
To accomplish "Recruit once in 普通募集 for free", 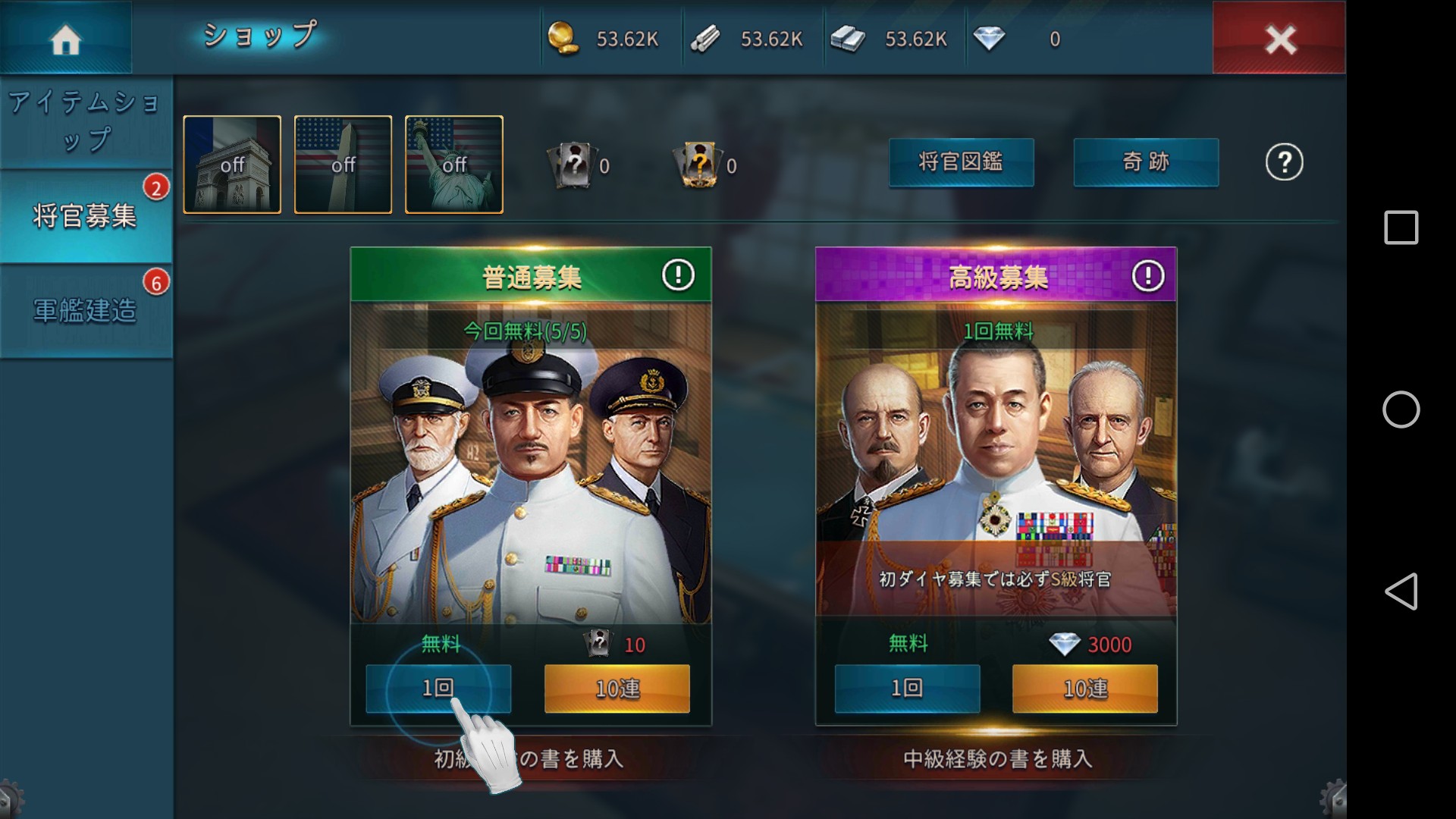I will click(438, 689).
